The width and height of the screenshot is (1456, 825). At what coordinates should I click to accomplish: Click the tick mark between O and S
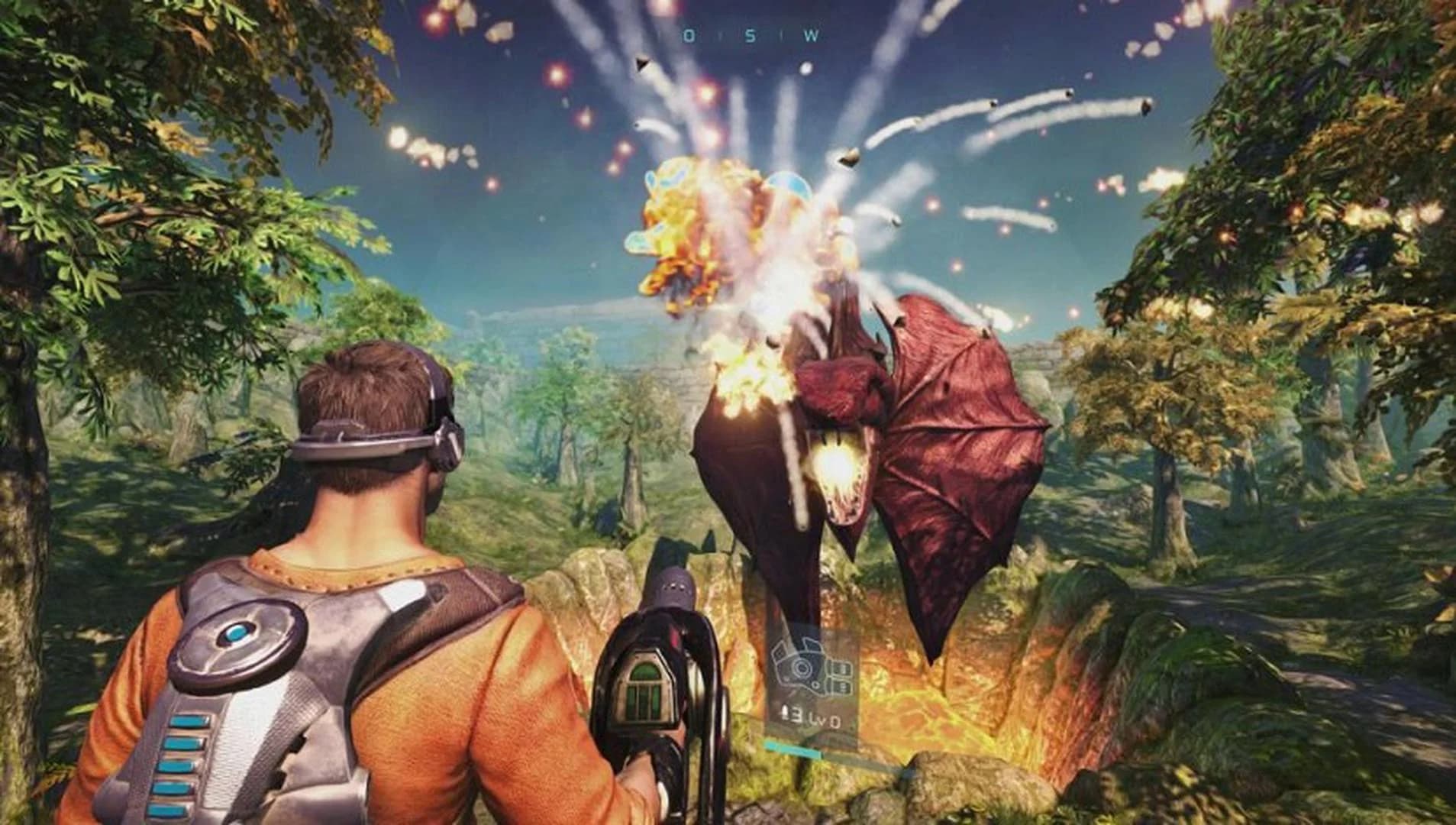722,34
